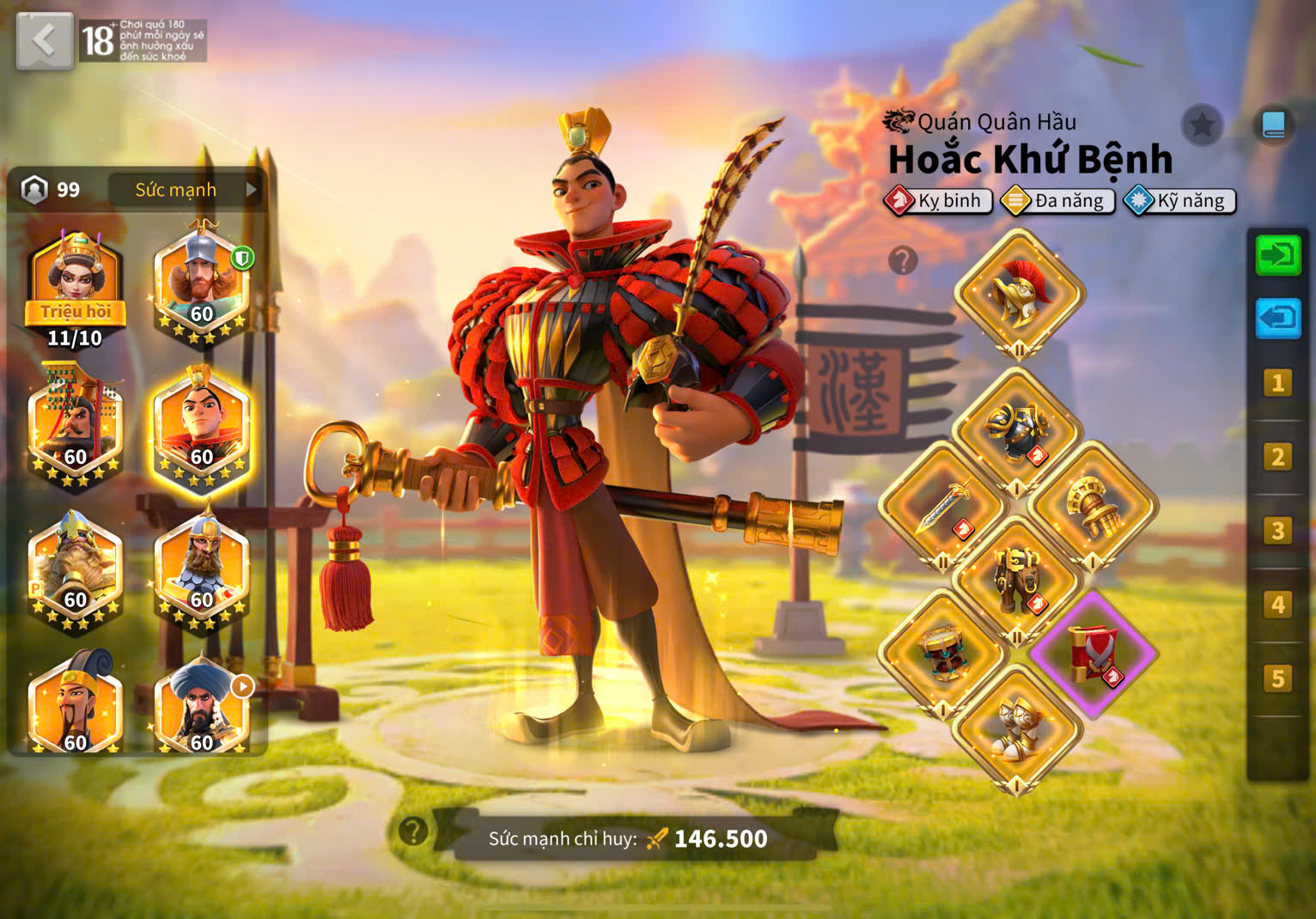
Task: Open the blue book icon
Action: pos(1273,126)
